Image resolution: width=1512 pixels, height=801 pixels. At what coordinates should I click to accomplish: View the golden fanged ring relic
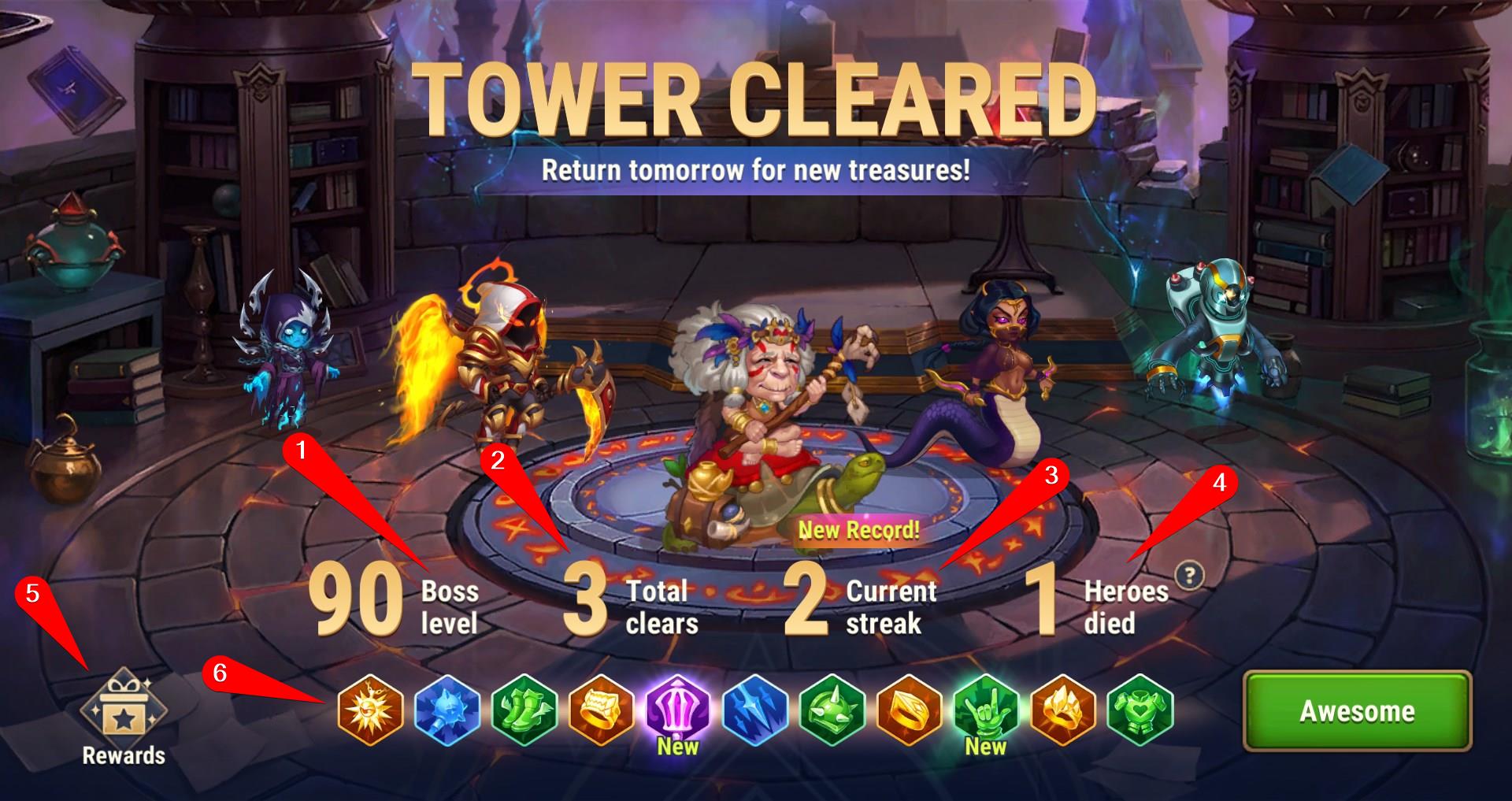[x=601, y=710]
